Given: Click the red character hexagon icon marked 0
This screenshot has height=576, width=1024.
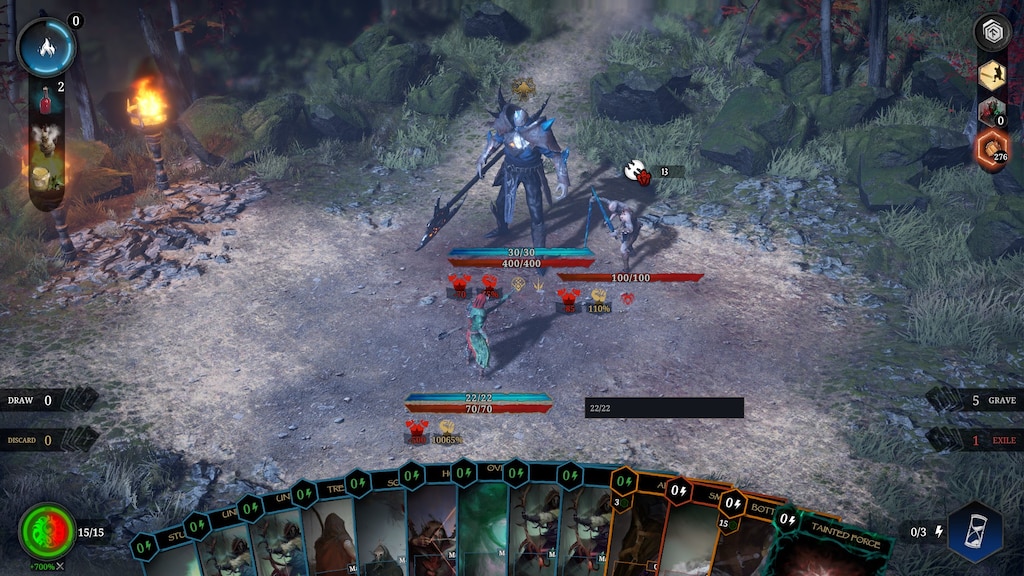Looking at the screenshot, I should (x=992, y=112).
